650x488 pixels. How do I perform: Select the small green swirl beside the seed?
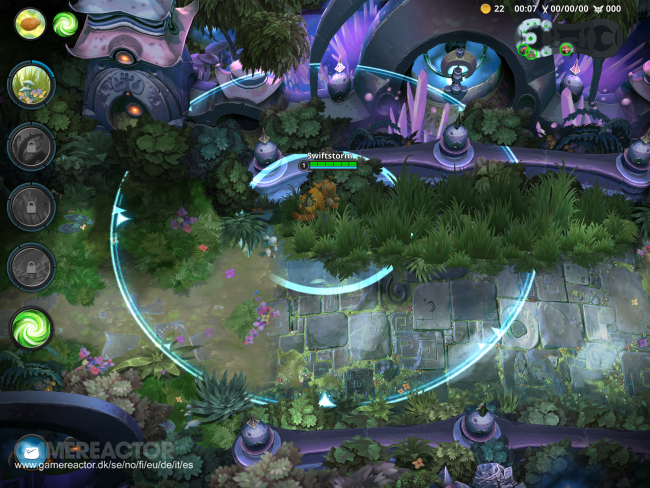67,23
